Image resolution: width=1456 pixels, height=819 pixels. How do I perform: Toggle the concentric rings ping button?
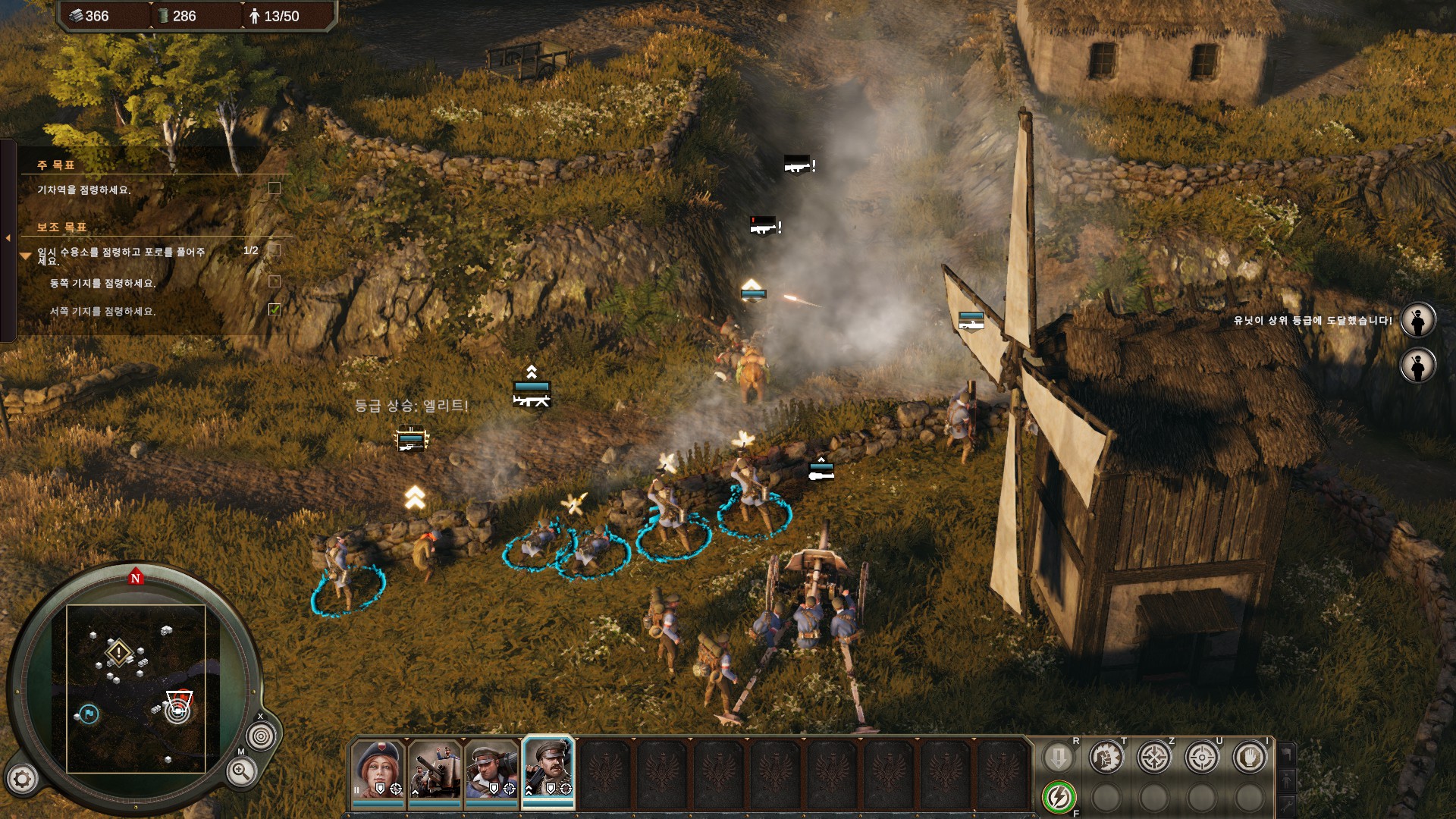click(x=262, y=736)
